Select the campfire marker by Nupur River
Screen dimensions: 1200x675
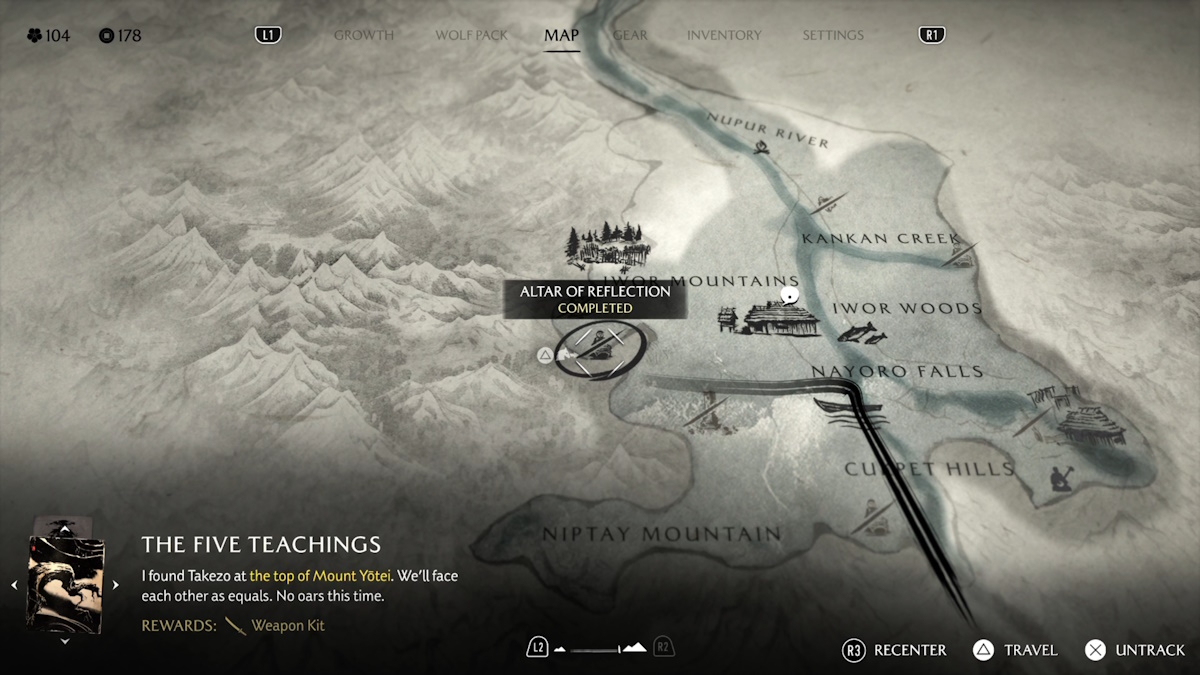tap(763, 149)
